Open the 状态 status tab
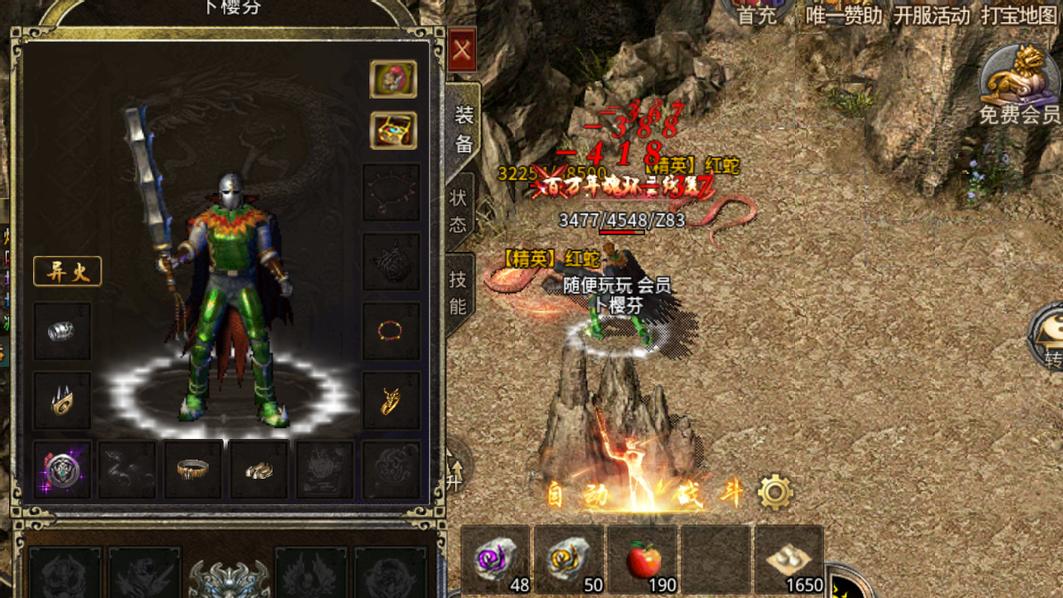This screenshot has height=598, width=1063. click(459, 210)
